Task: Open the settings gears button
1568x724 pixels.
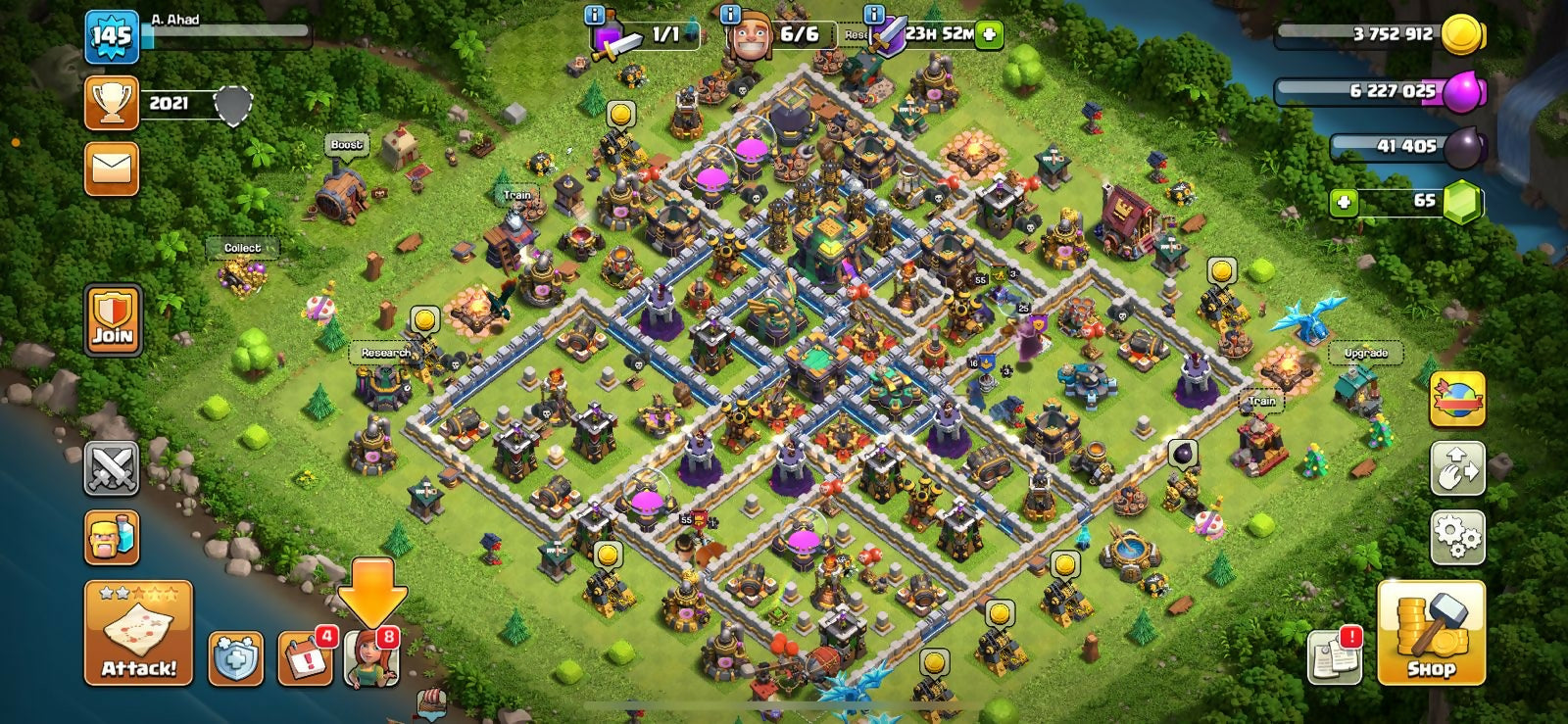Action: point(1457,536)
